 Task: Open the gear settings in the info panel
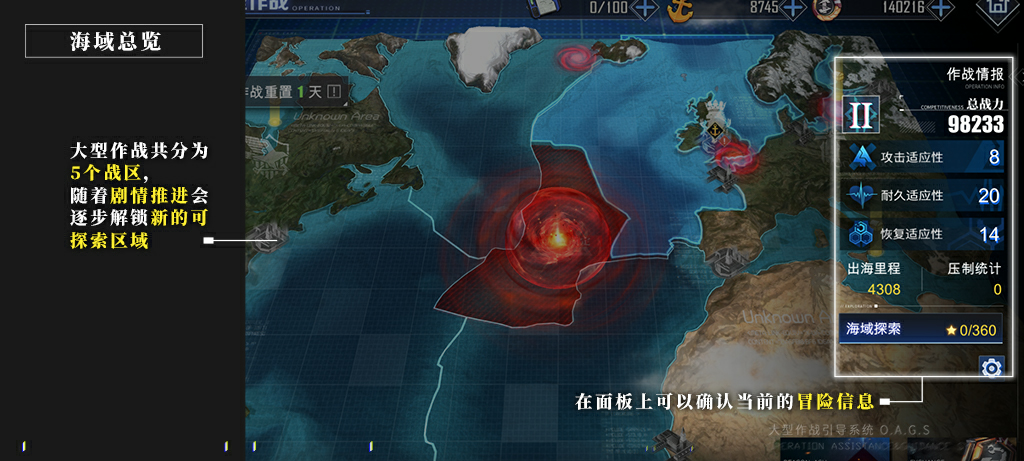991,368
